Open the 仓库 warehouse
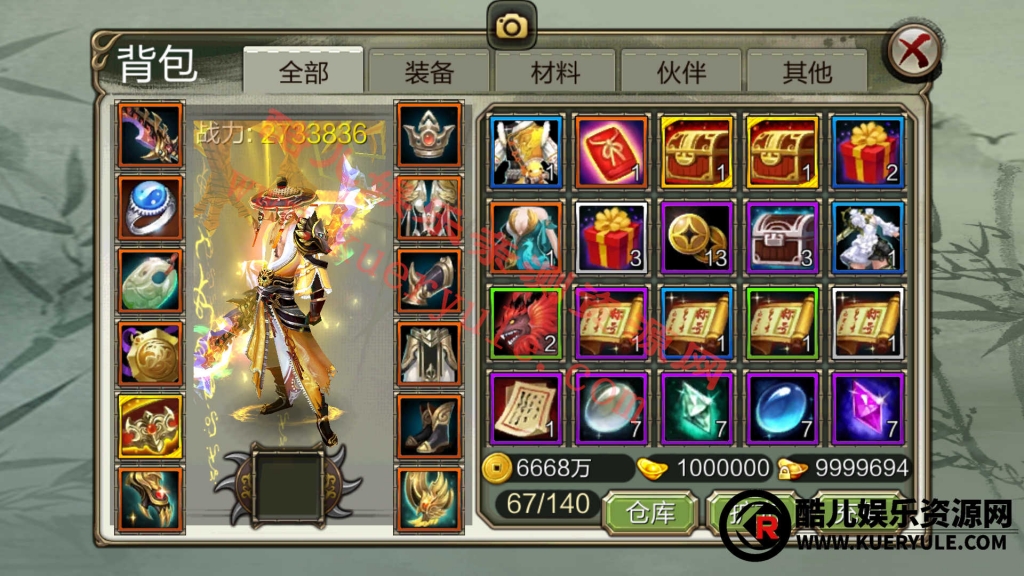Screen dimensions: 1024x576 tap(650, 513)
